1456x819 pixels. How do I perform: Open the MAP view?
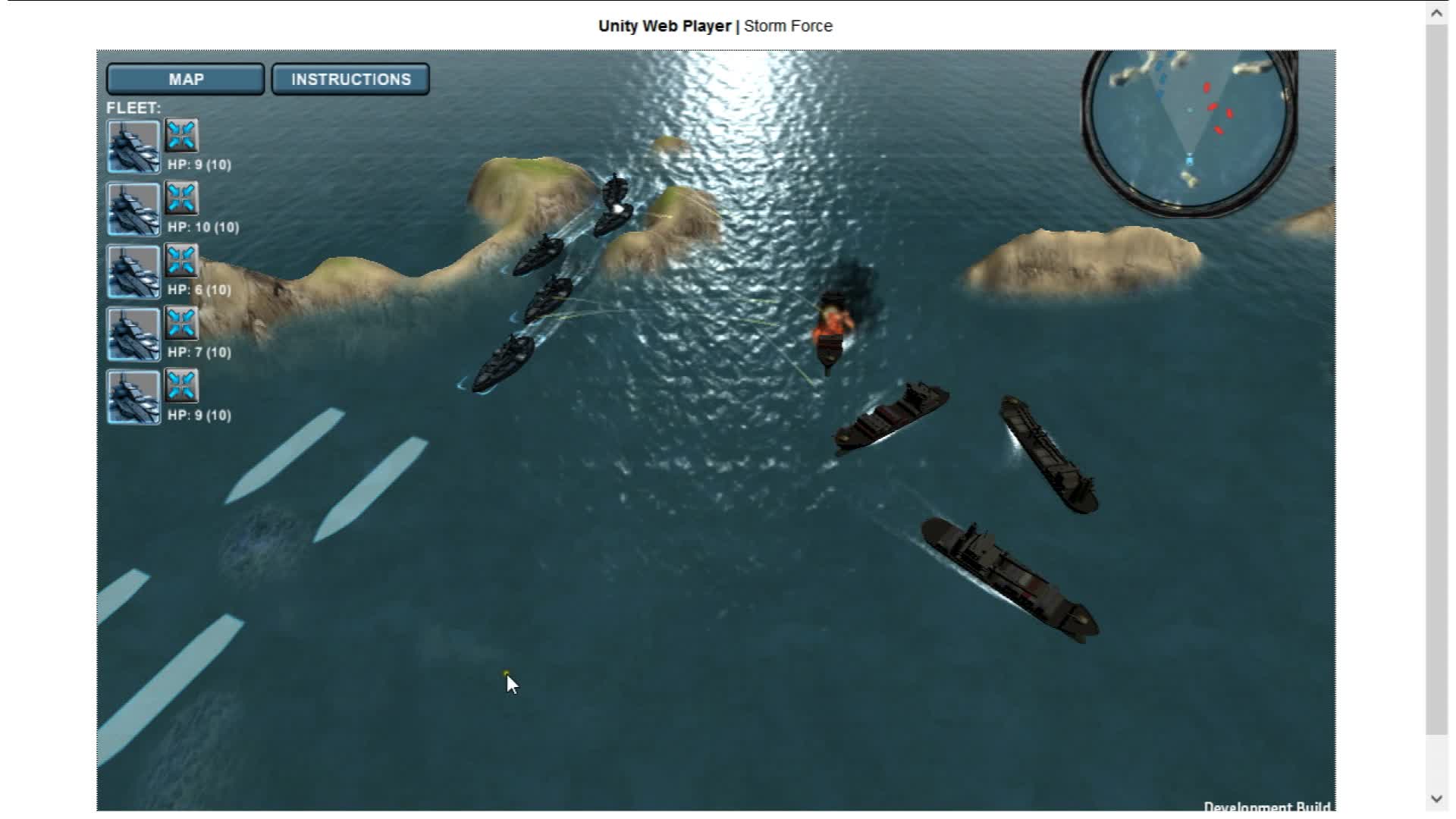(185, 78)
